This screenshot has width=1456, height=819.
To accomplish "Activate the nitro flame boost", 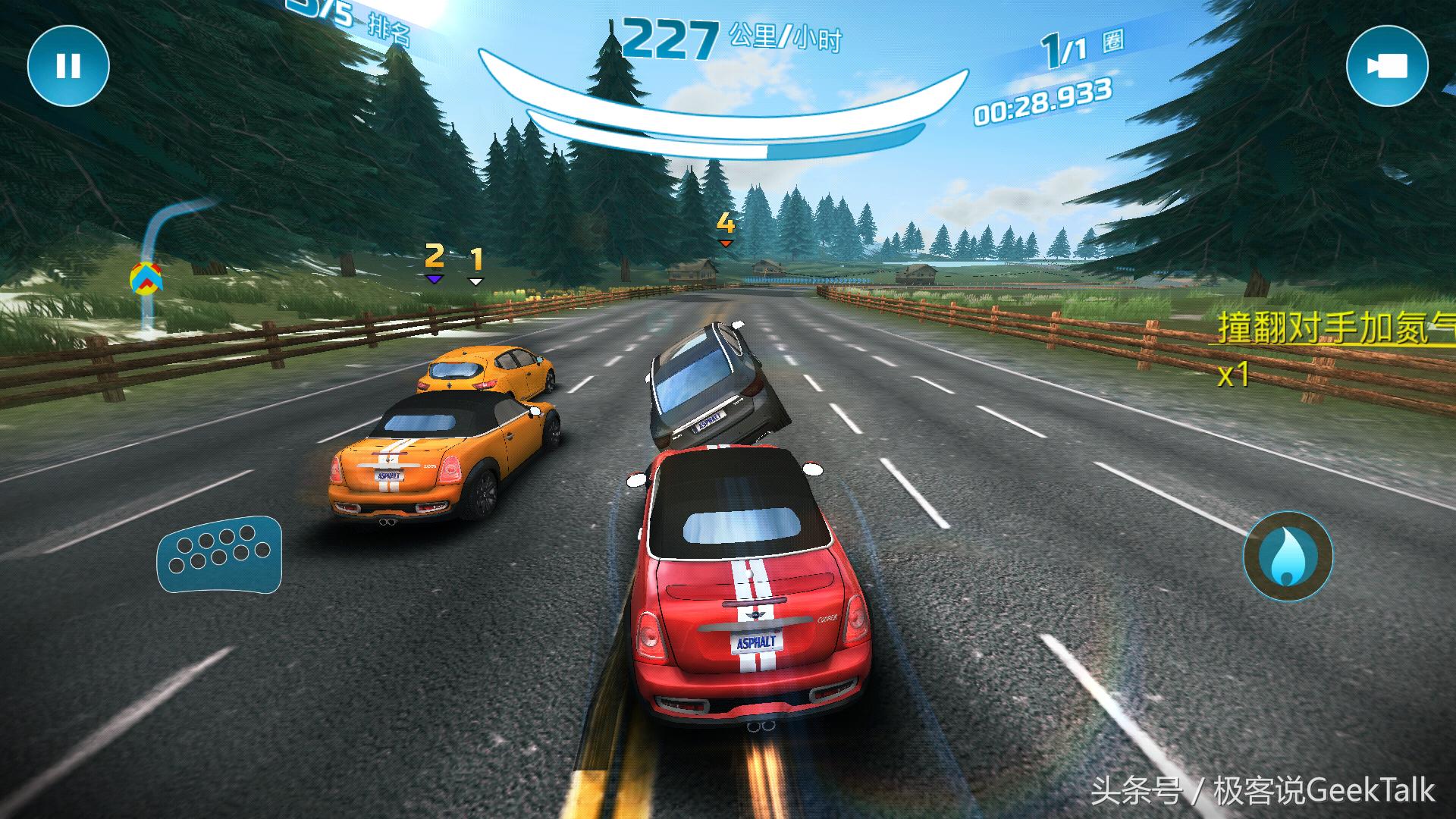I will coord(1288,556).
